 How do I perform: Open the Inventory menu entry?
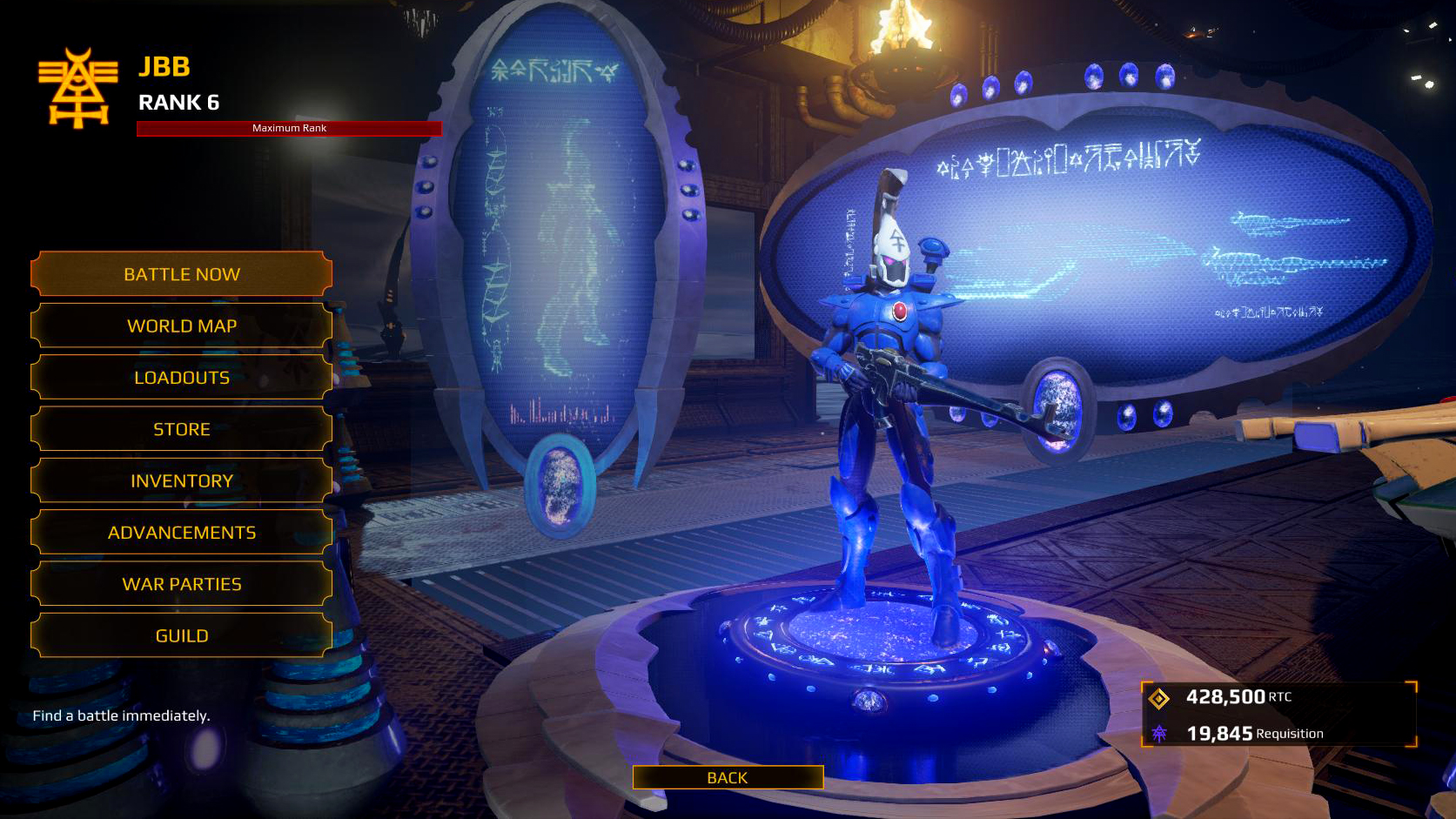(181, 480)
